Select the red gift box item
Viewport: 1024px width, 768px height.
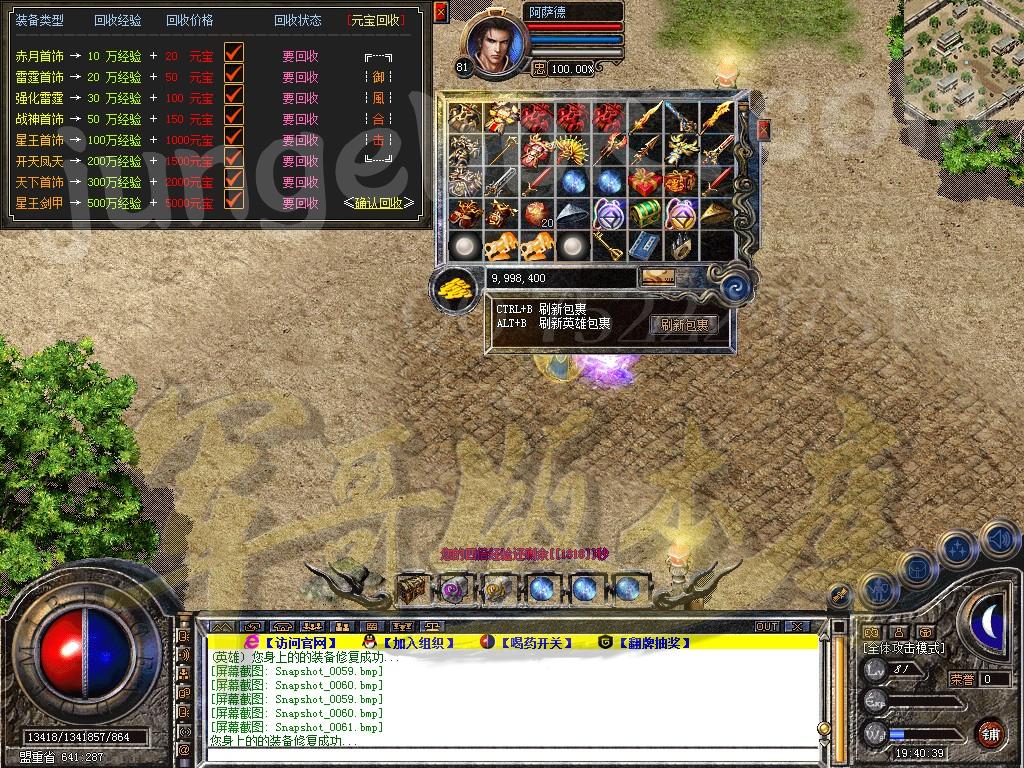click(644, 182)
